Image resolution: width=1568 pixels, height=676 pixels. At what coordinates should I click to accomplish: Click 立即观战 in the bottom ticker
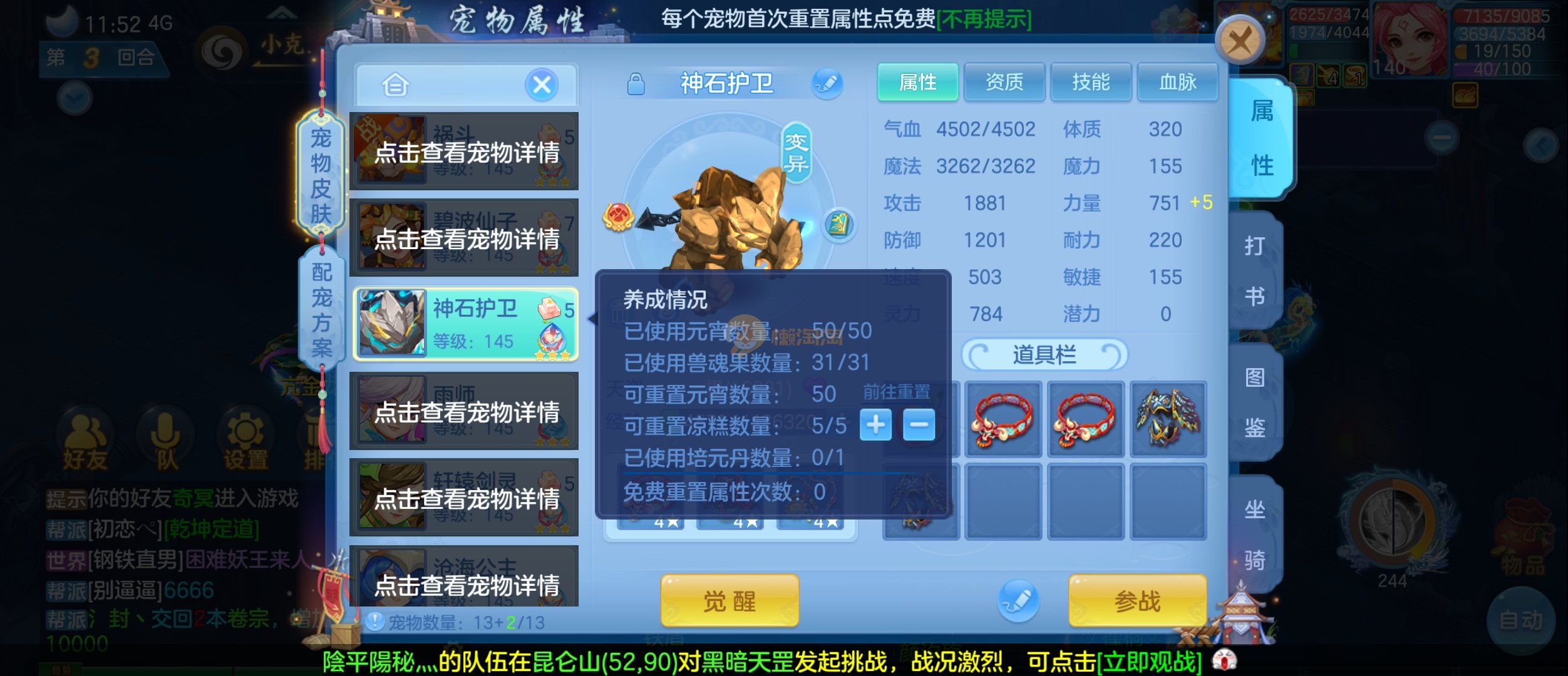[x=1149, y=662]
